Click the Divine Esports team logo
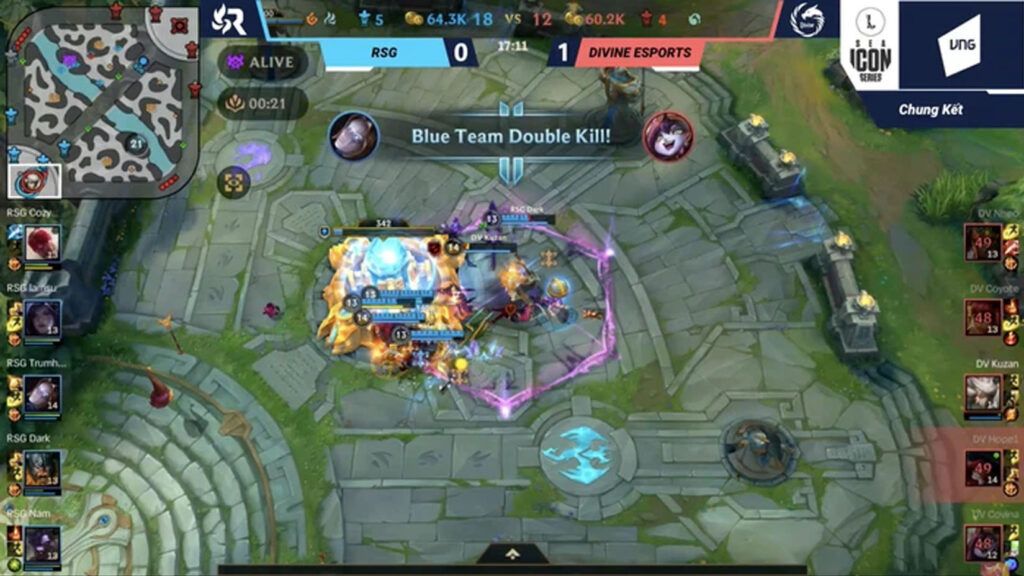Image resolution: width=1024 pixels, height=576 pixels. pos(806,19)
